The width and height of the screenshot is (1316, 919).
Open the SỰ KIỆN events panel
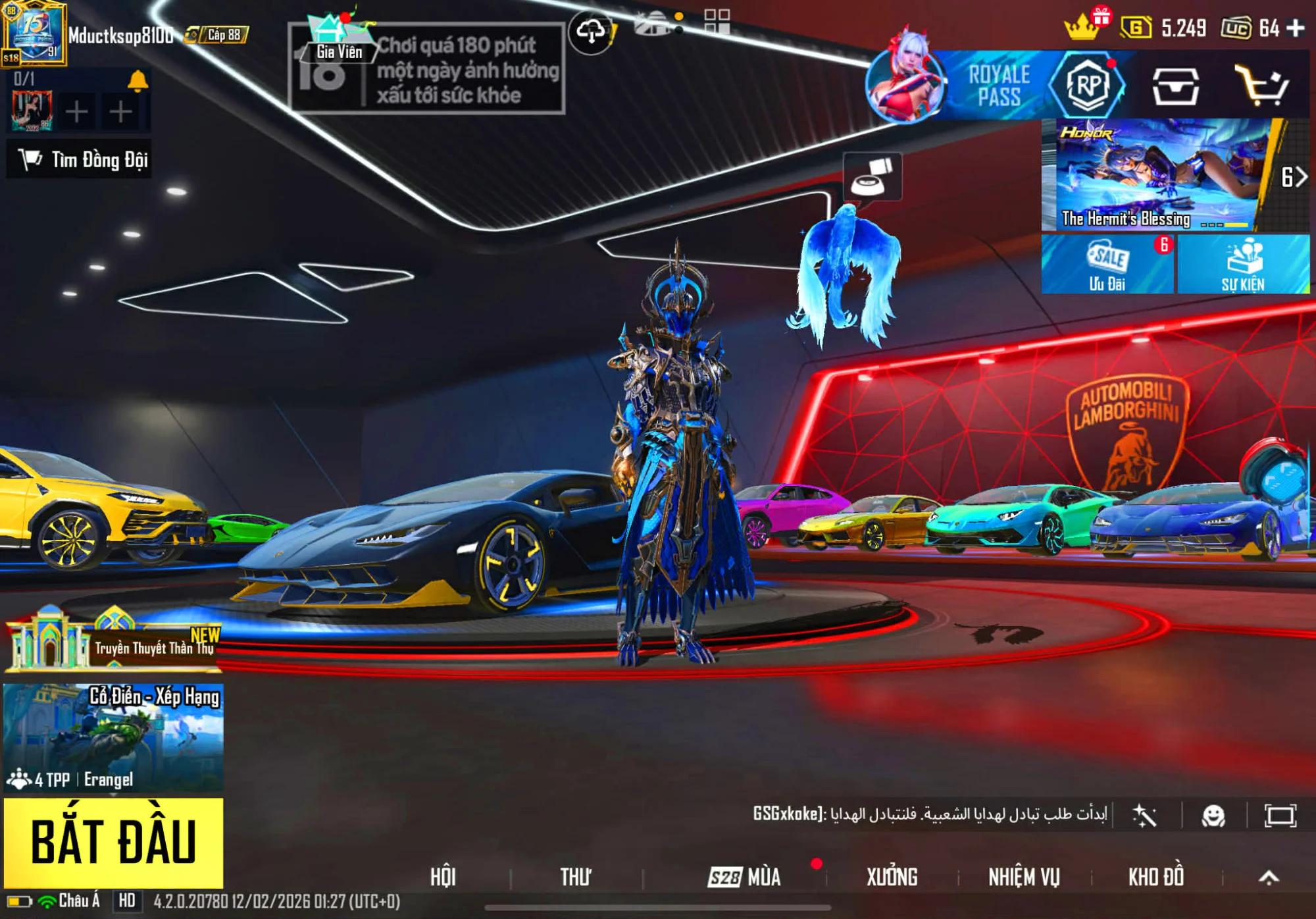click(x=1243, y=265)
